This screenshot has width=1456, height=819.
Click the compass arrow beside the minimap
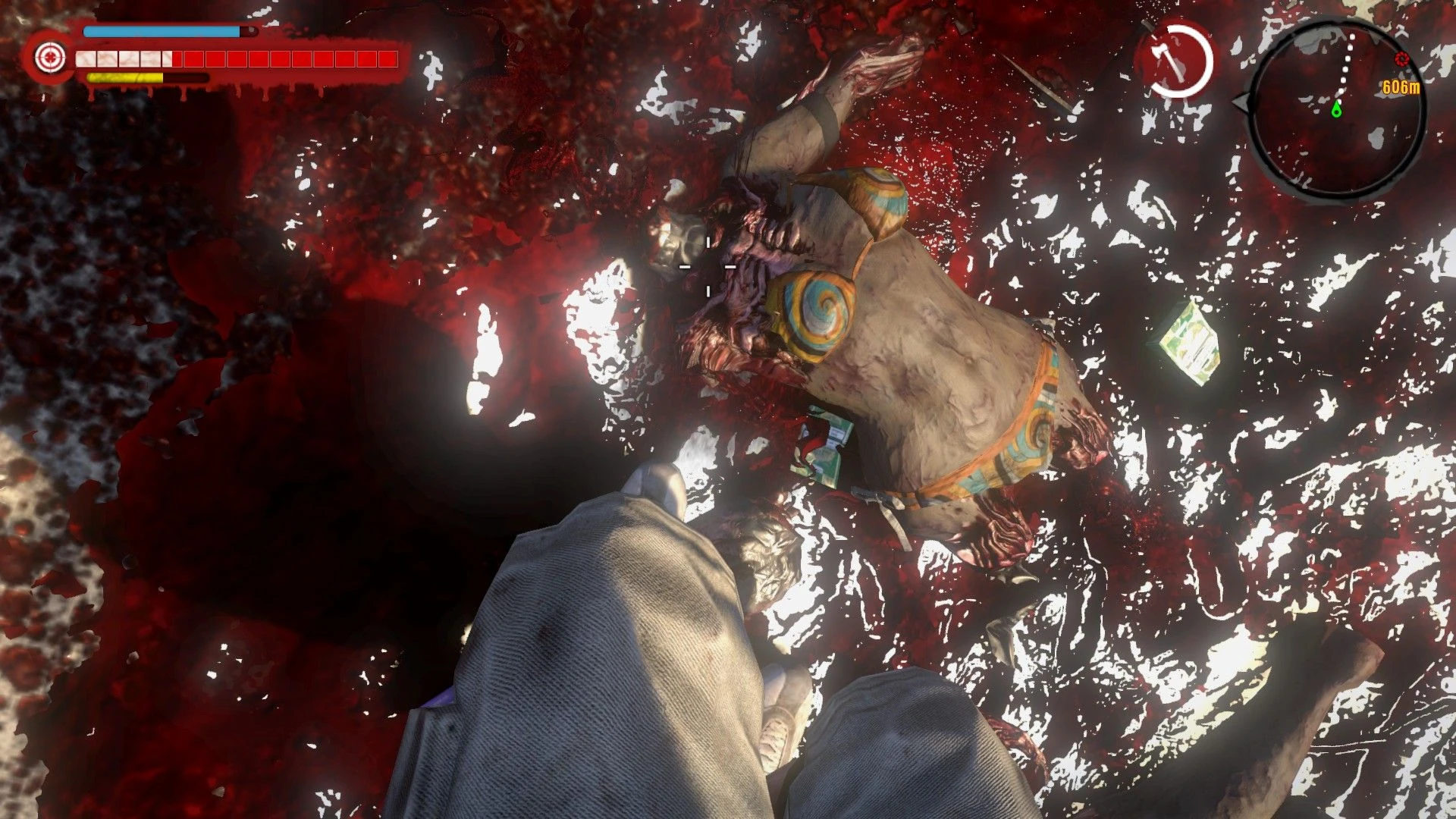1241,104
